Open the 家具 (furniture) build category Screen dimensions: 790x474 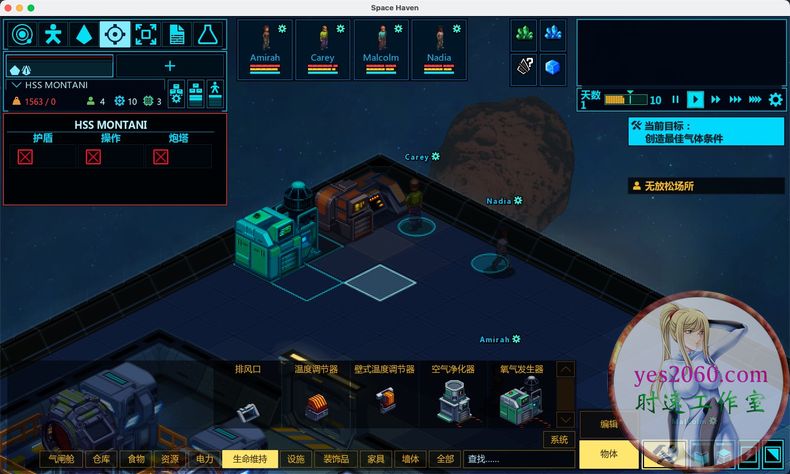pos(375,459)
